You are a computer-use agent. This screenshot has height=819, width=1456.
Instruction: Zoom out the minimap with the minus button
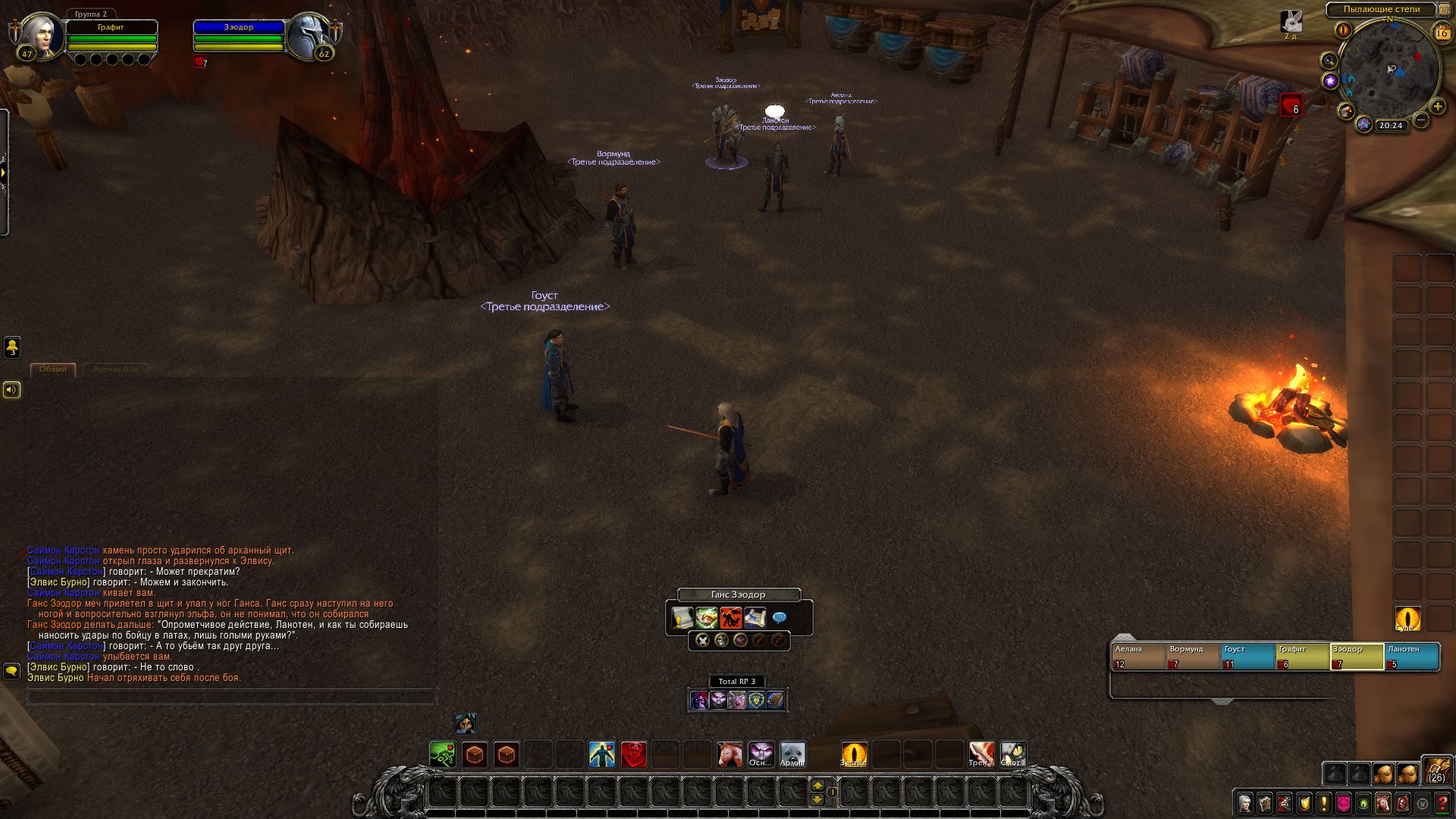1421,120
